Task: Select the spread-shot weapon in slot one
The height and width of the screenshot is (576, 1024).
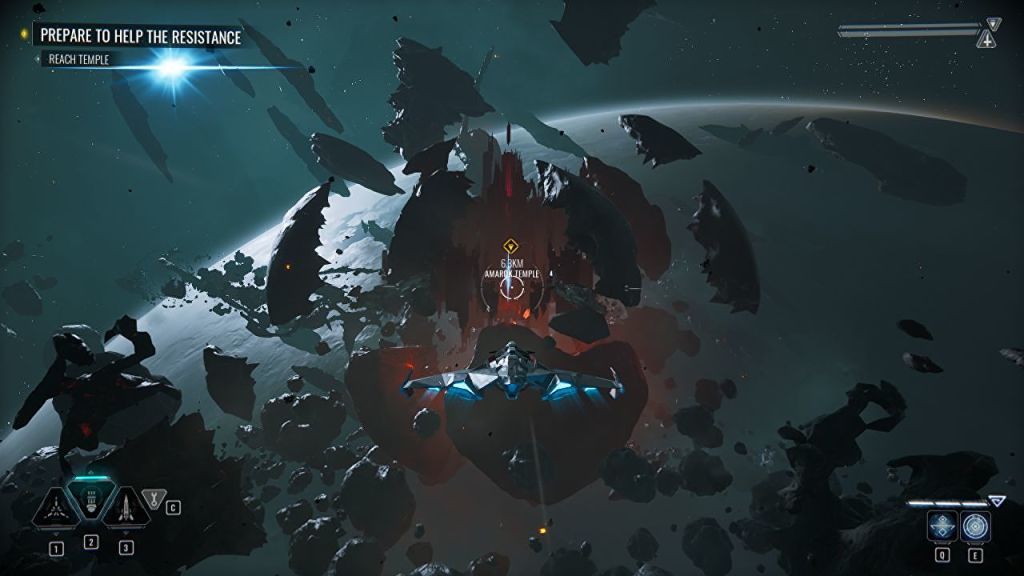Action: point(55,509)
